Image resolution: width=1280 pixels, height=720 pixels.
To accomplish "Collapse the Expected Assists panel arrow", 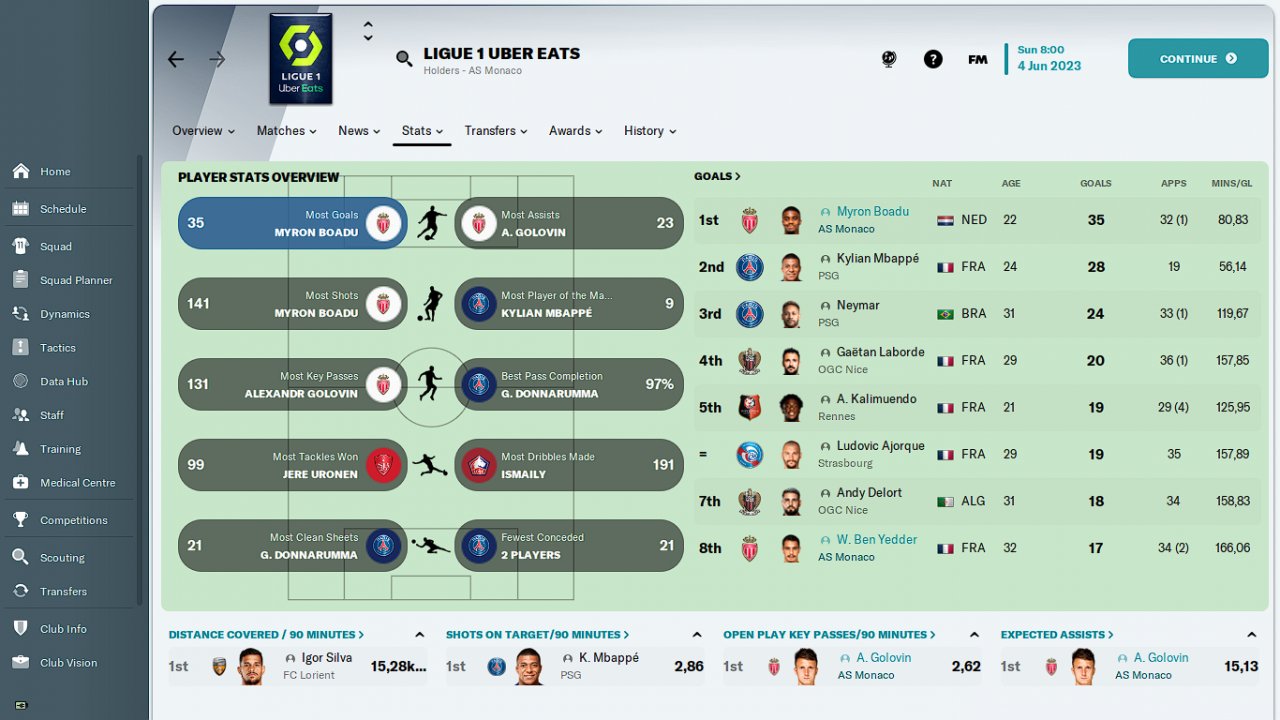I will (1251, 635).
